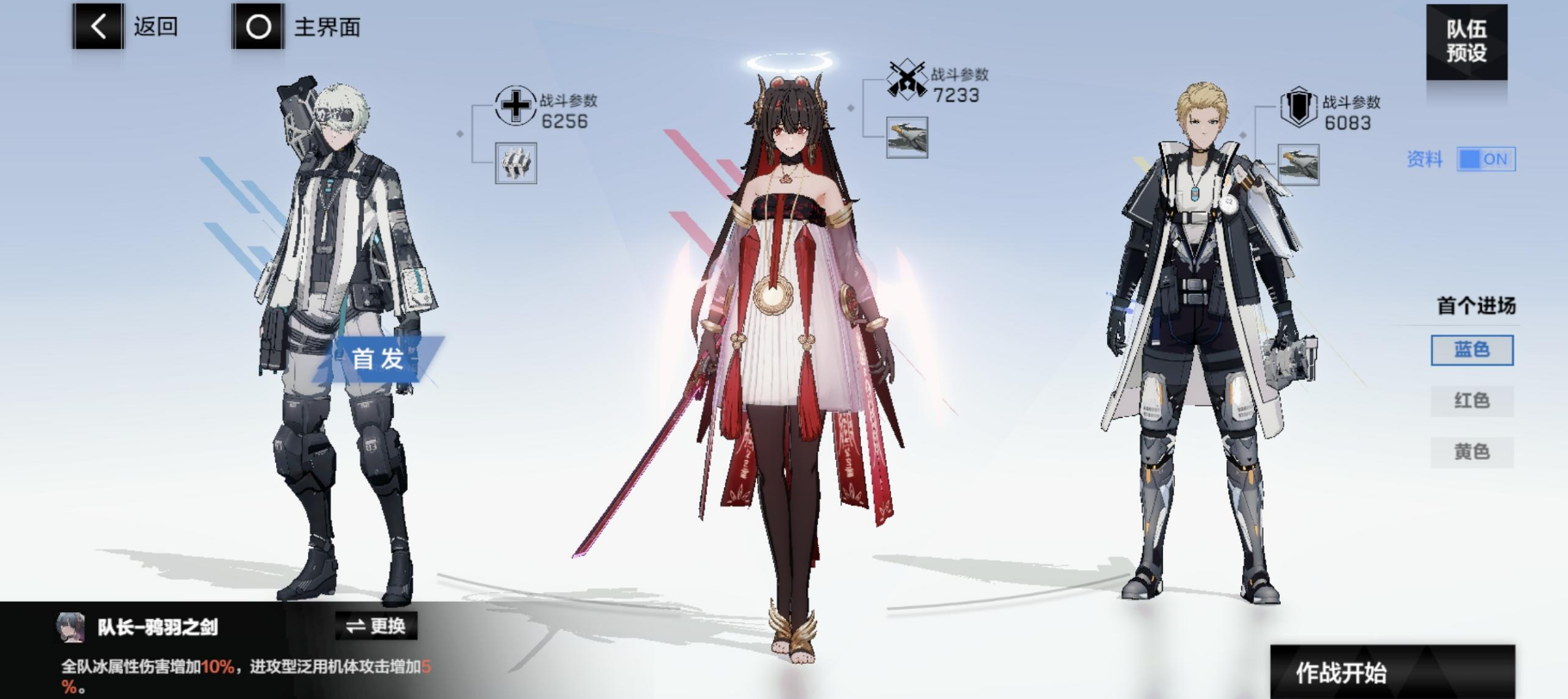Click the back arrow icon next to 返回
Viewport: 1568px width, 699px height.
click(99, 25)
